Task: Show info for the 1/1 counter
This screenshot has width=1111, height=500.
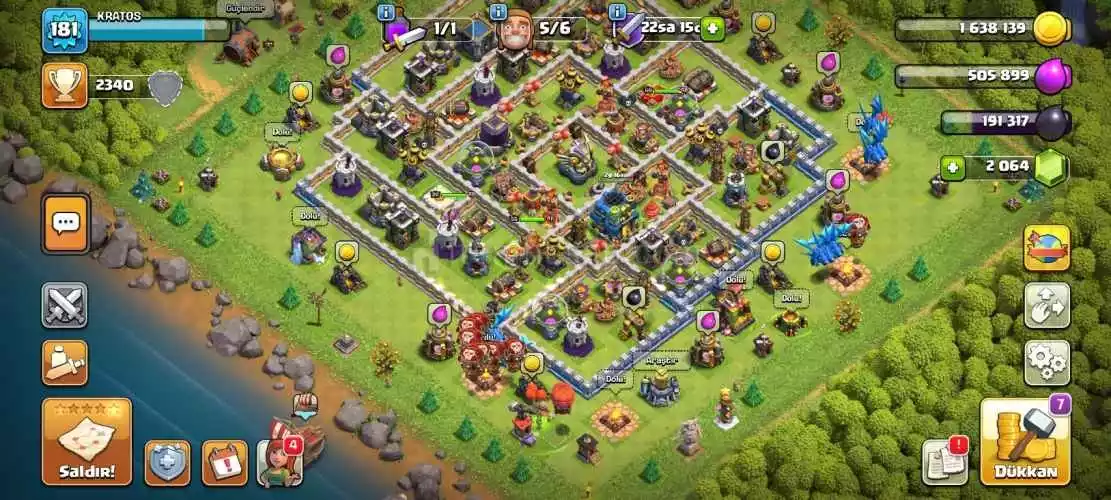Action: (x=386, y=12)
